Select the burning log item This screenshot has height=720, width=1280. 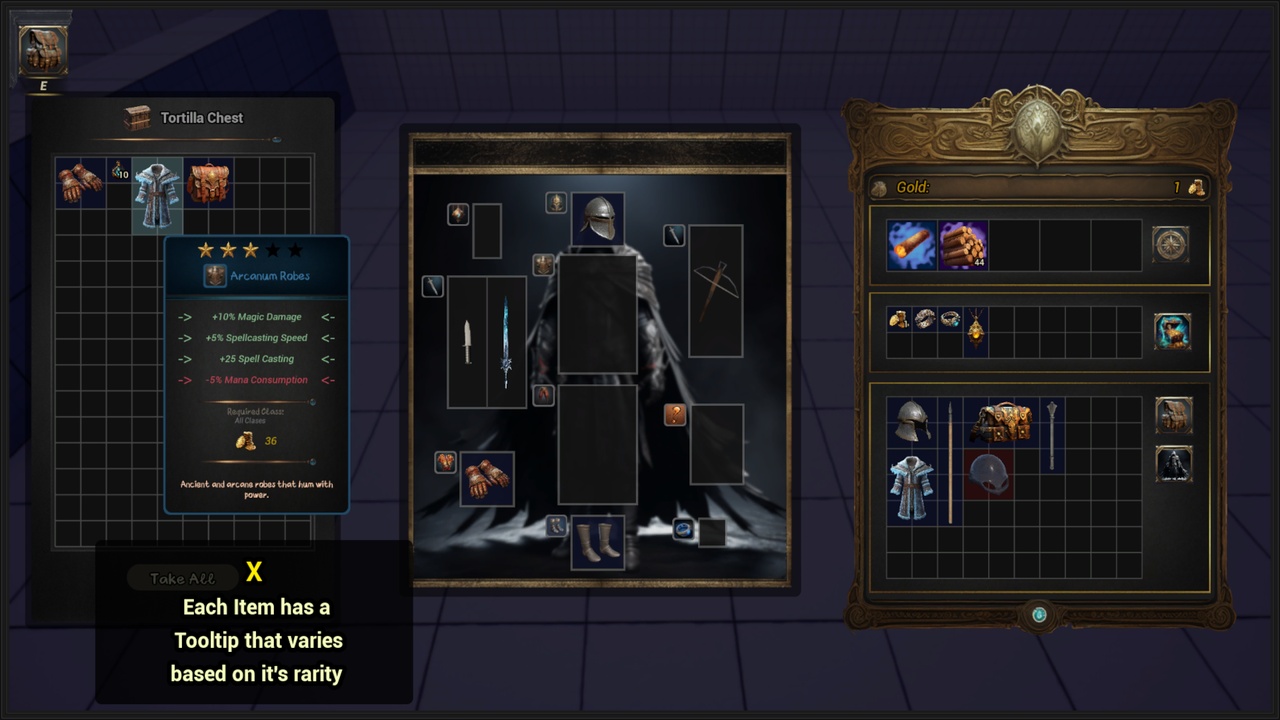pyautogui.click(x=911, y=245)
